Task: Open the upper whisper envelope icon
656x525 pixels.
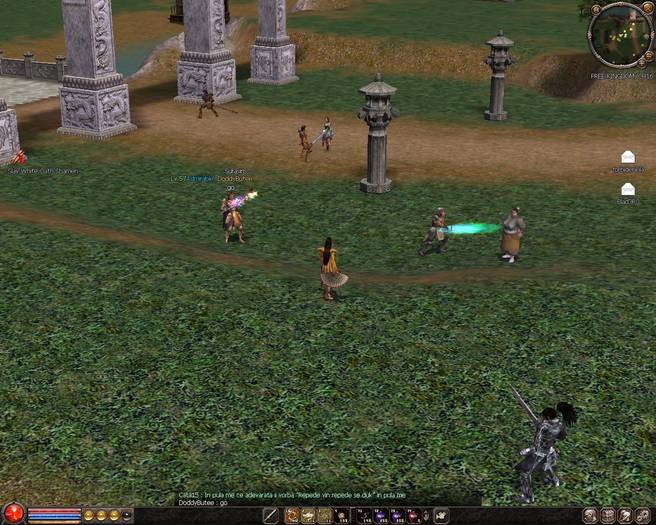Action: 627,157
